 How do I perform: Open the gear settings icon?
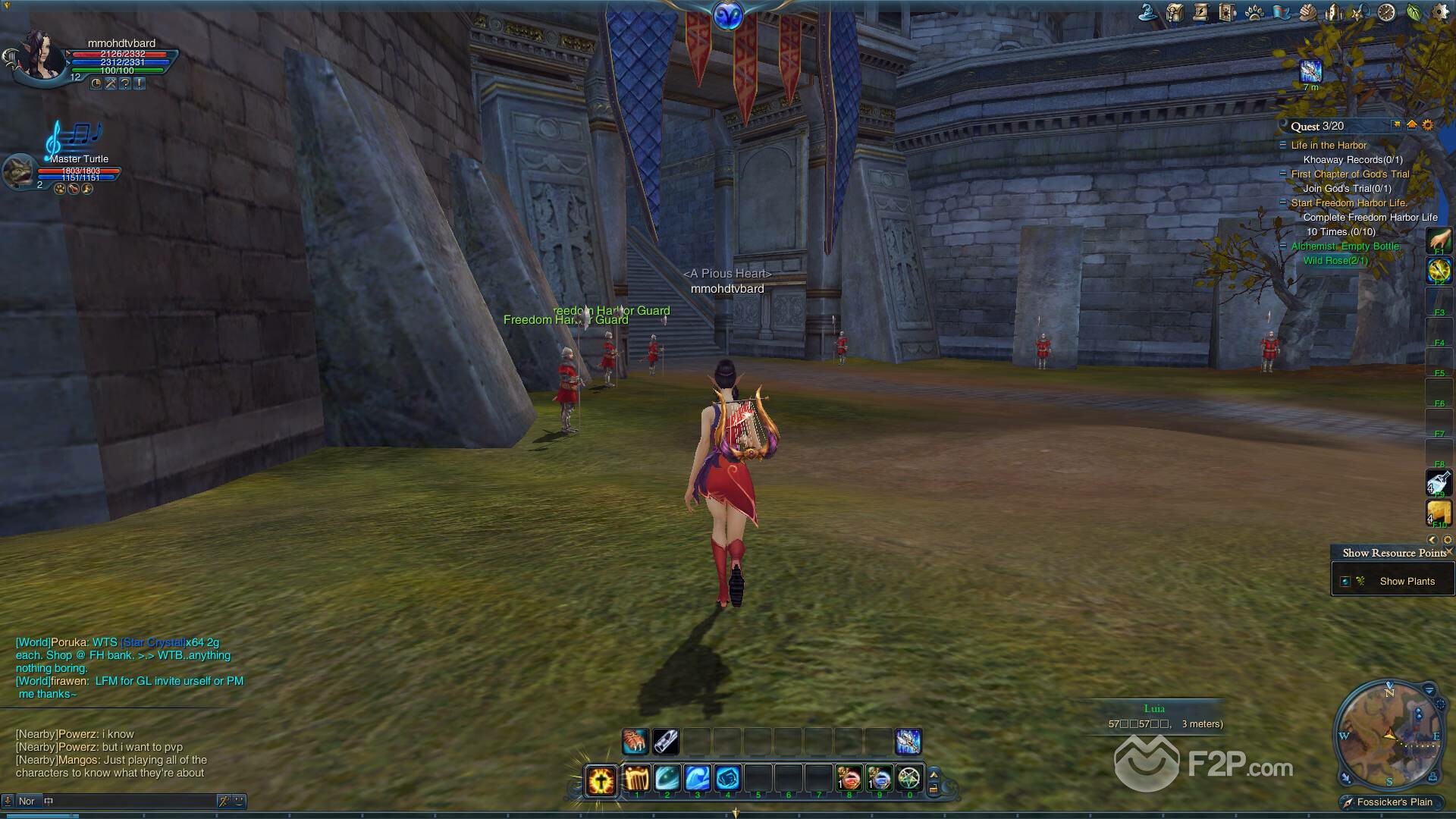pos(1441,12)
